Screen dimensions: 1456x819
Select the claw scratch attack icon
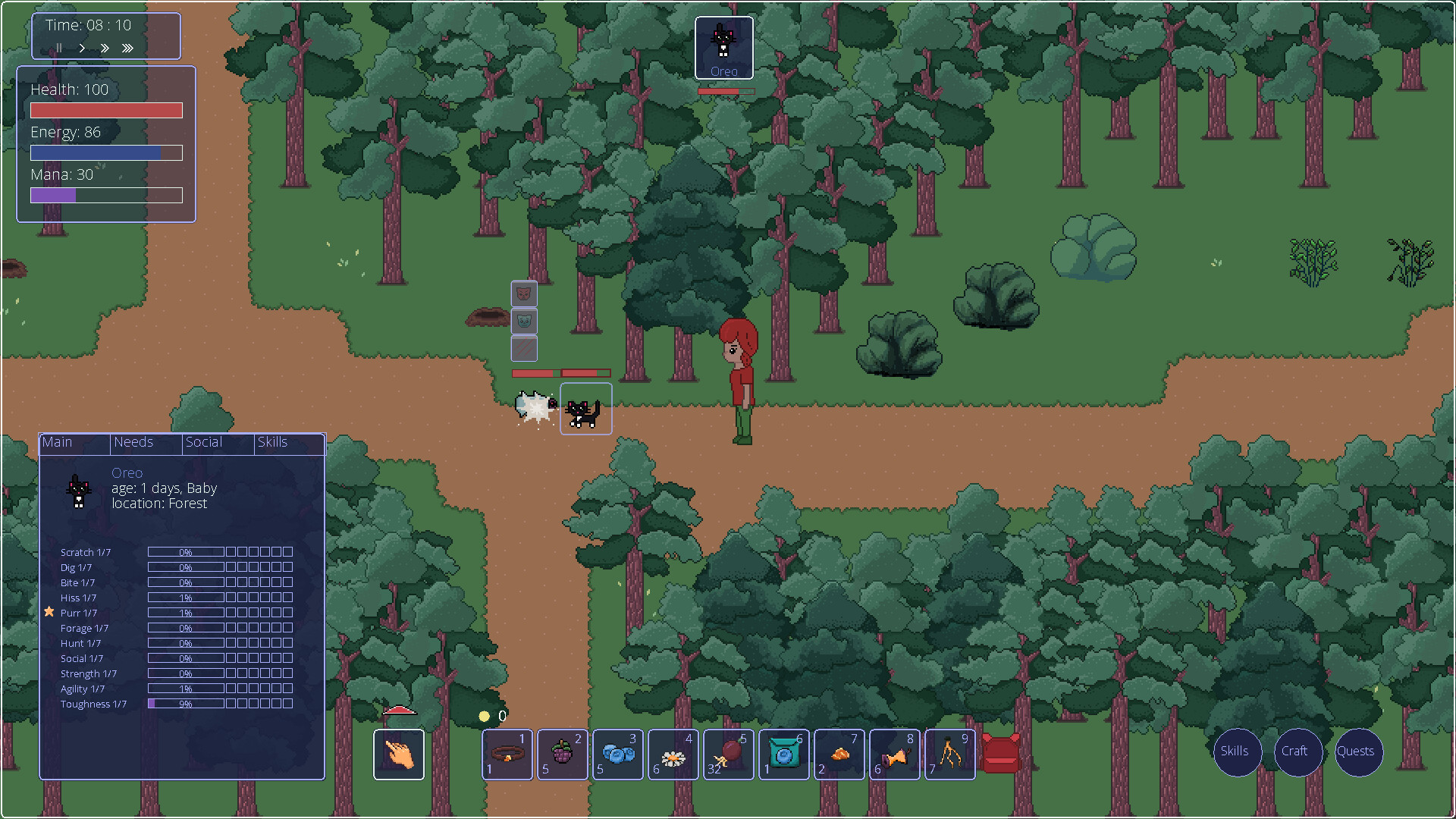coord(523,348)
